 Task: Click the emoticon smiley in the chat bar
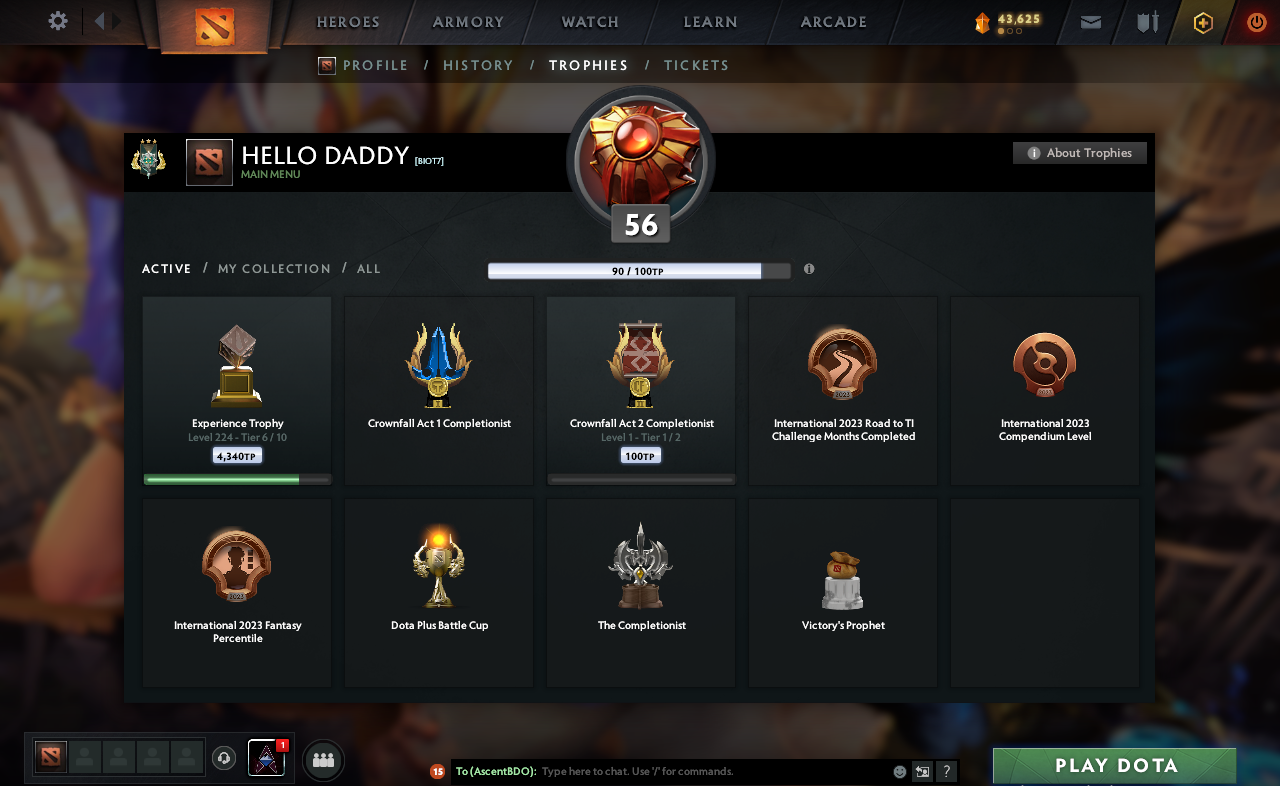tap(898, 771)
